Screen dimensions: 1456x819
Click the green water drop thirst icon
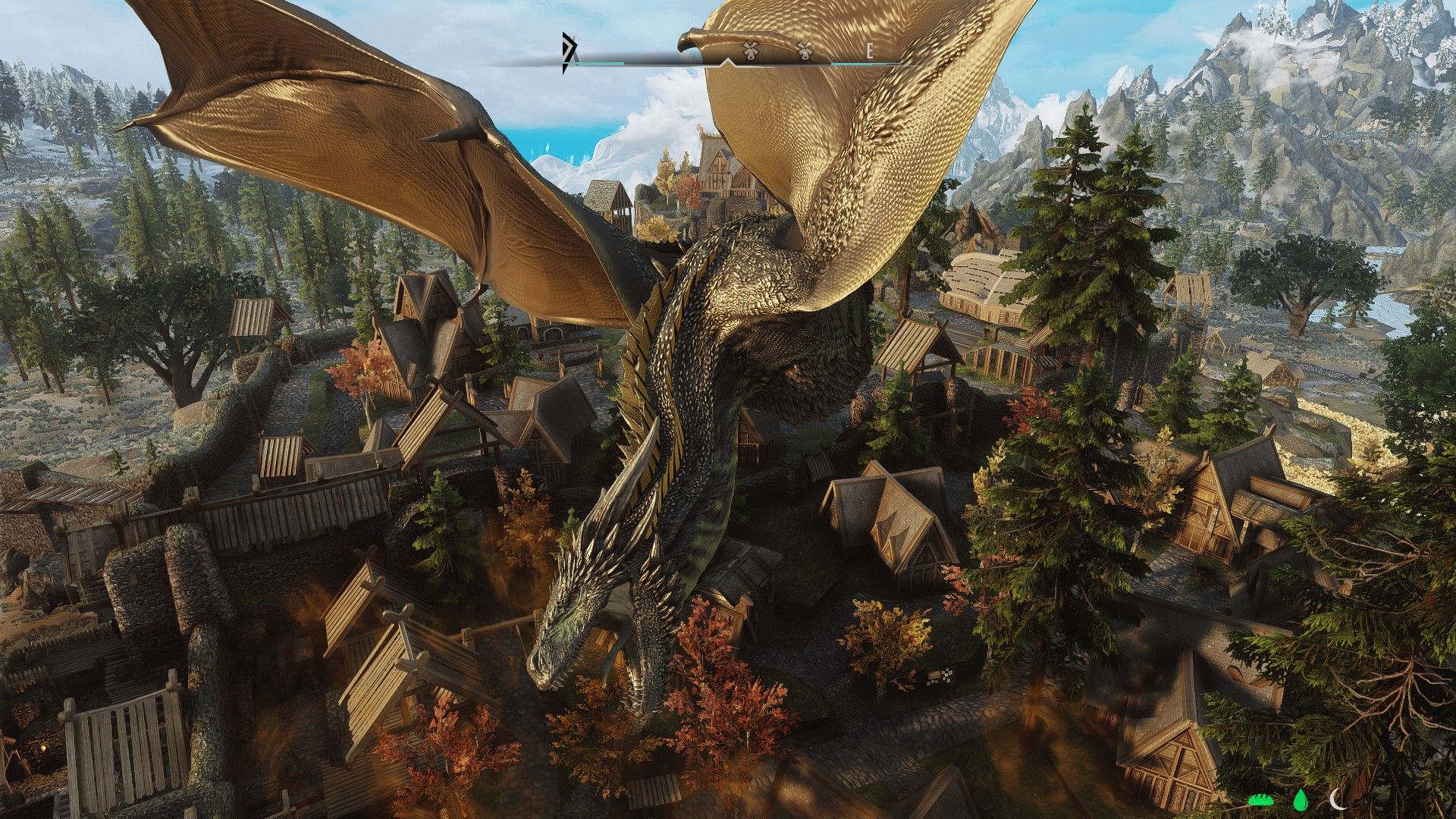[x=1301, y=799]
